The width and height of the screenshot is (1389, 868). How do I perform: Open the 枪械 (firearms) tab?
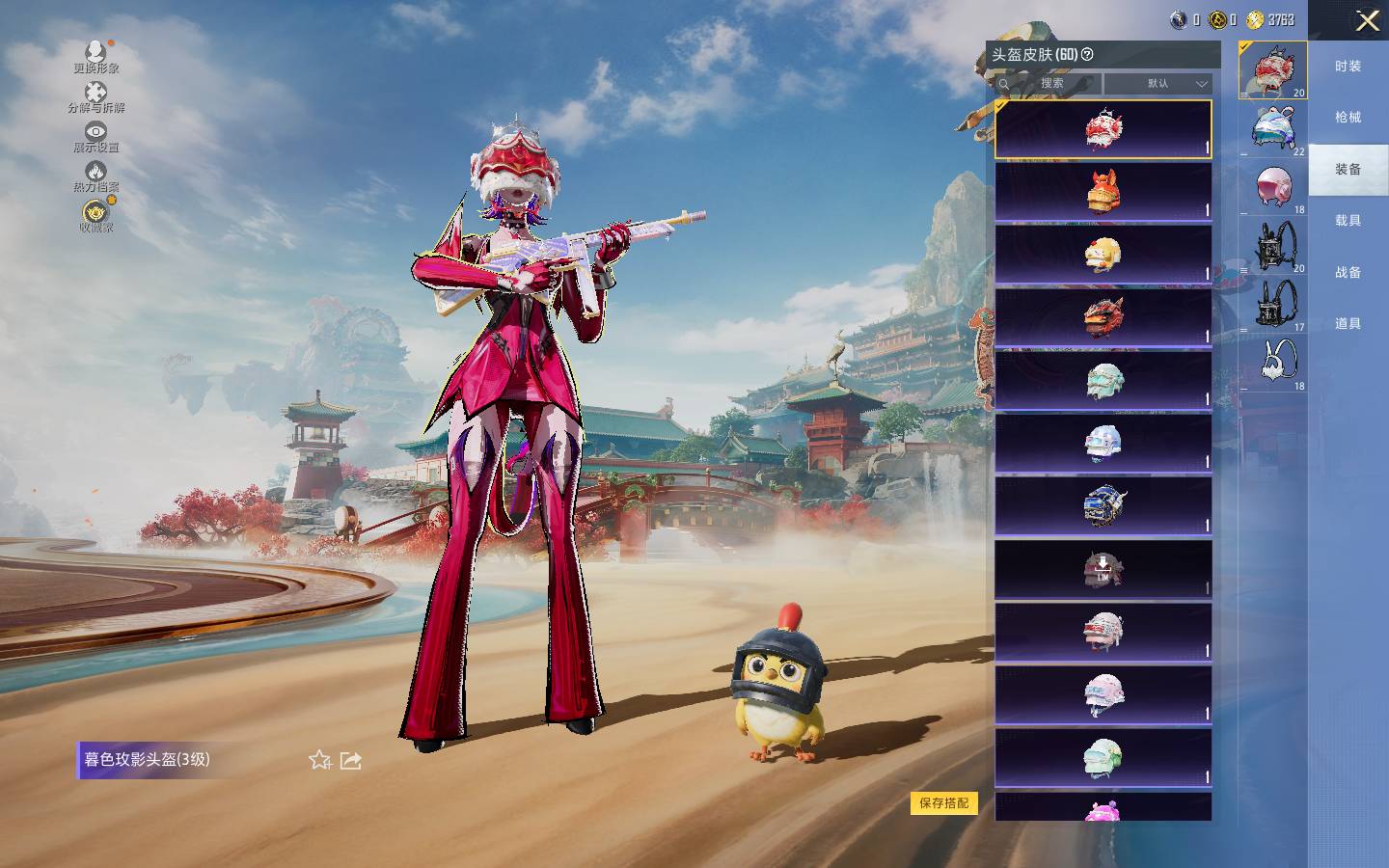click(x=1348, y=118)
